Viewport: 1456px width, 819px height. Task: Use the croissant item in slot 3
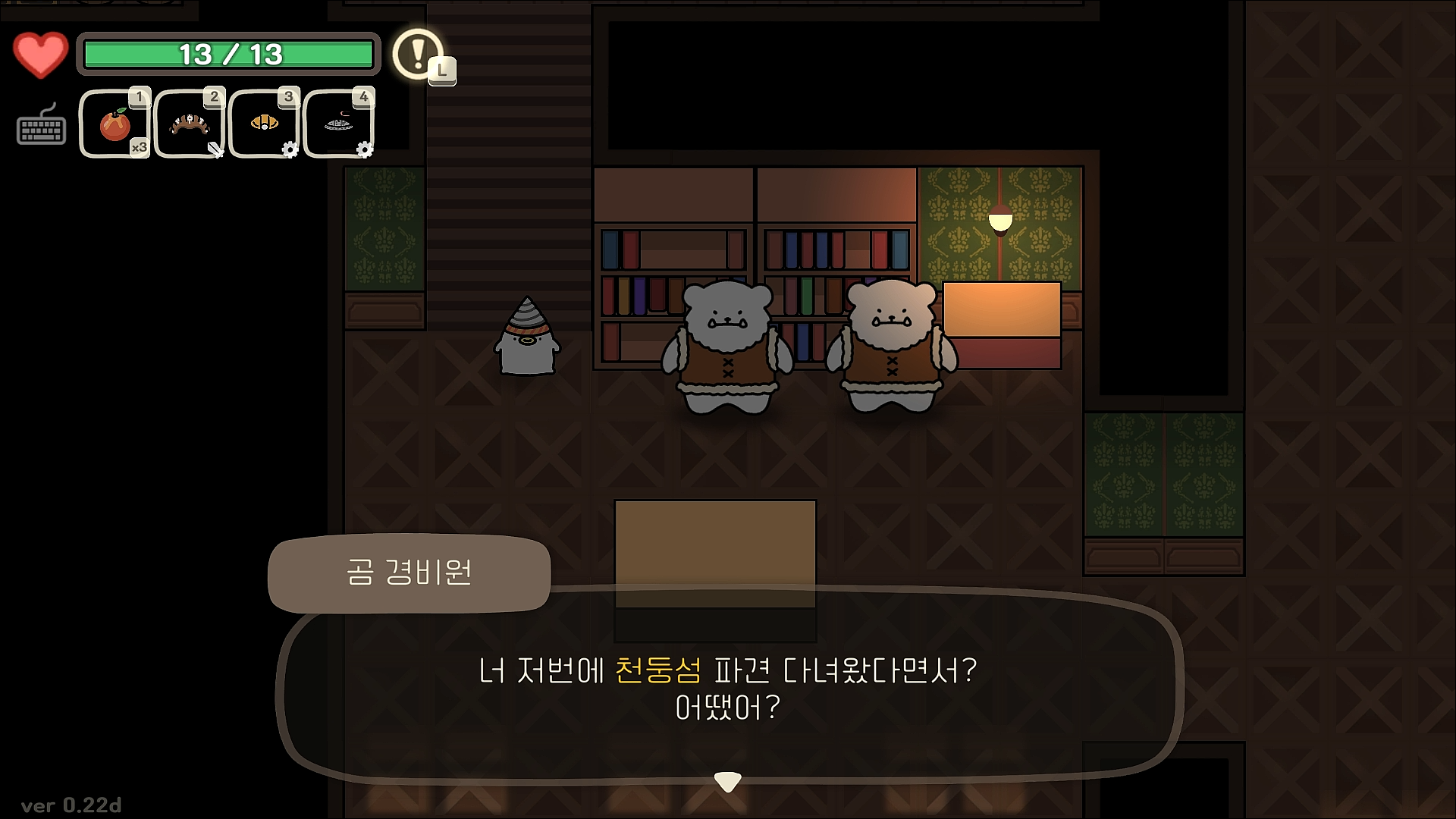pos(263,123)
